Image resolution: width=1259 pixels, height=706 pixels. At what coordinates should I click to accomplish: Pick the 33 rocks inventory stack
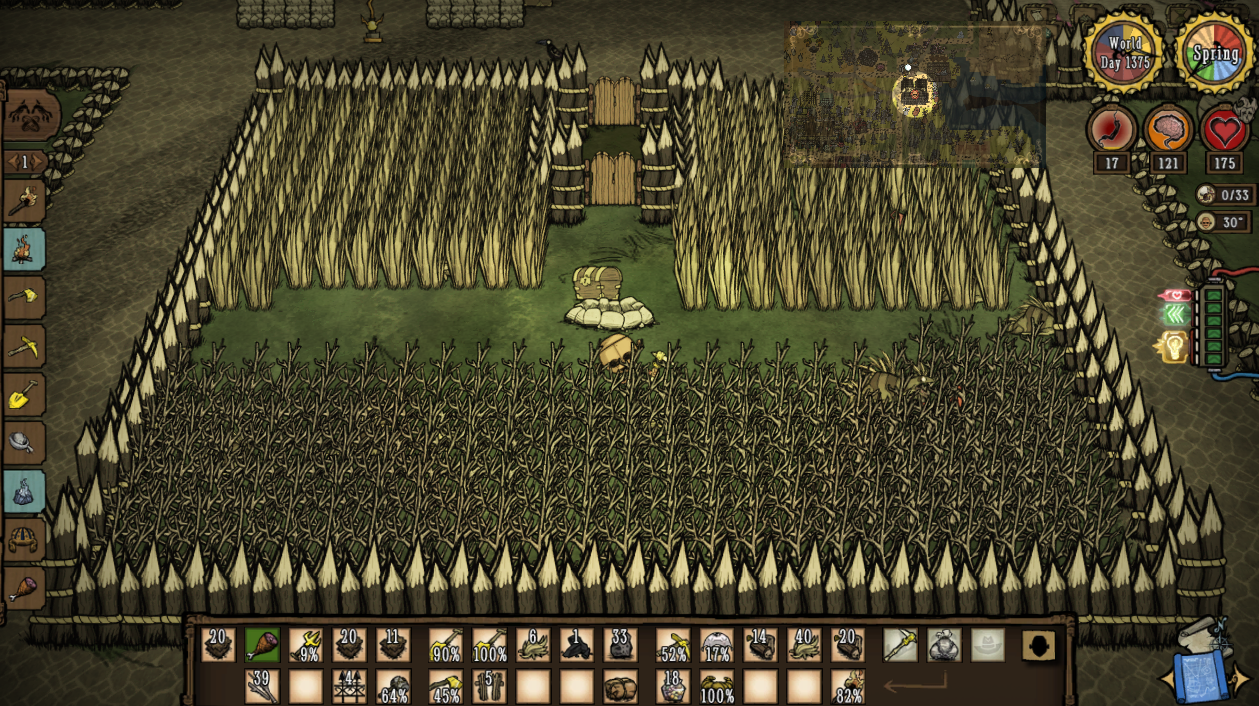tap(620, 645)
